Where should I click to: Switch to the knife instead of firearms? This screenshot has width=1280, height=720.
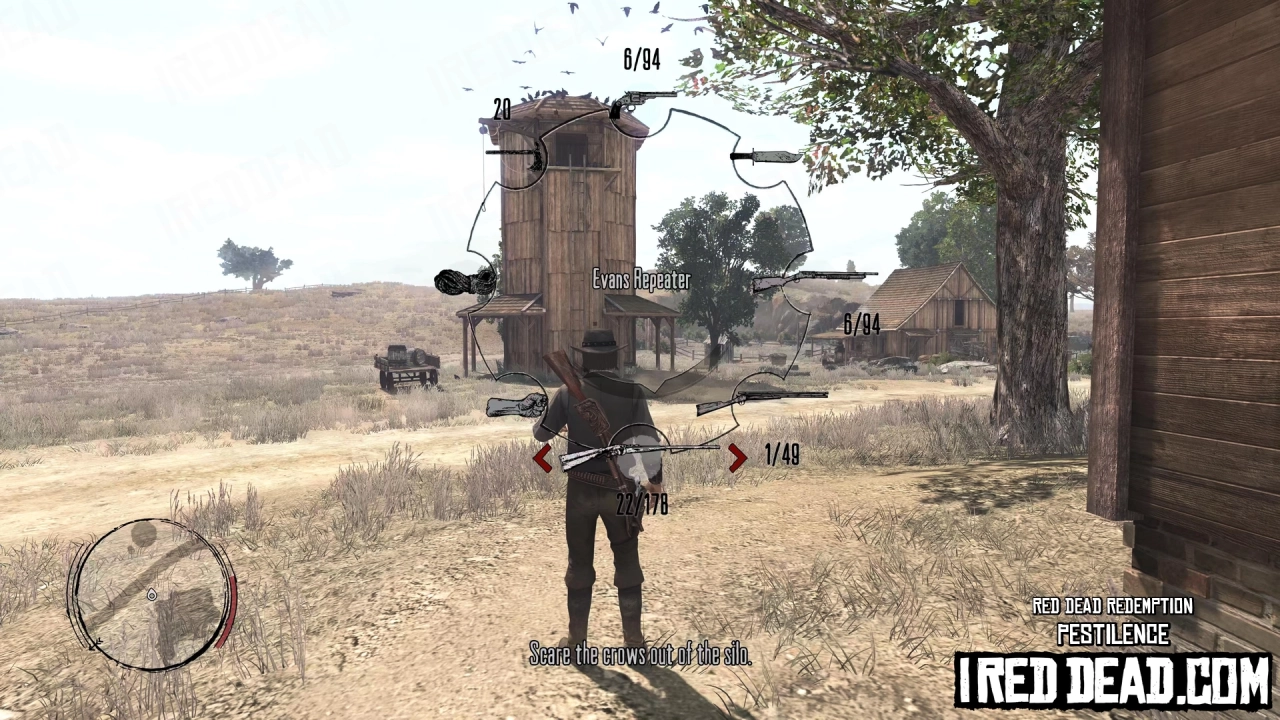[x=765, y=155]
